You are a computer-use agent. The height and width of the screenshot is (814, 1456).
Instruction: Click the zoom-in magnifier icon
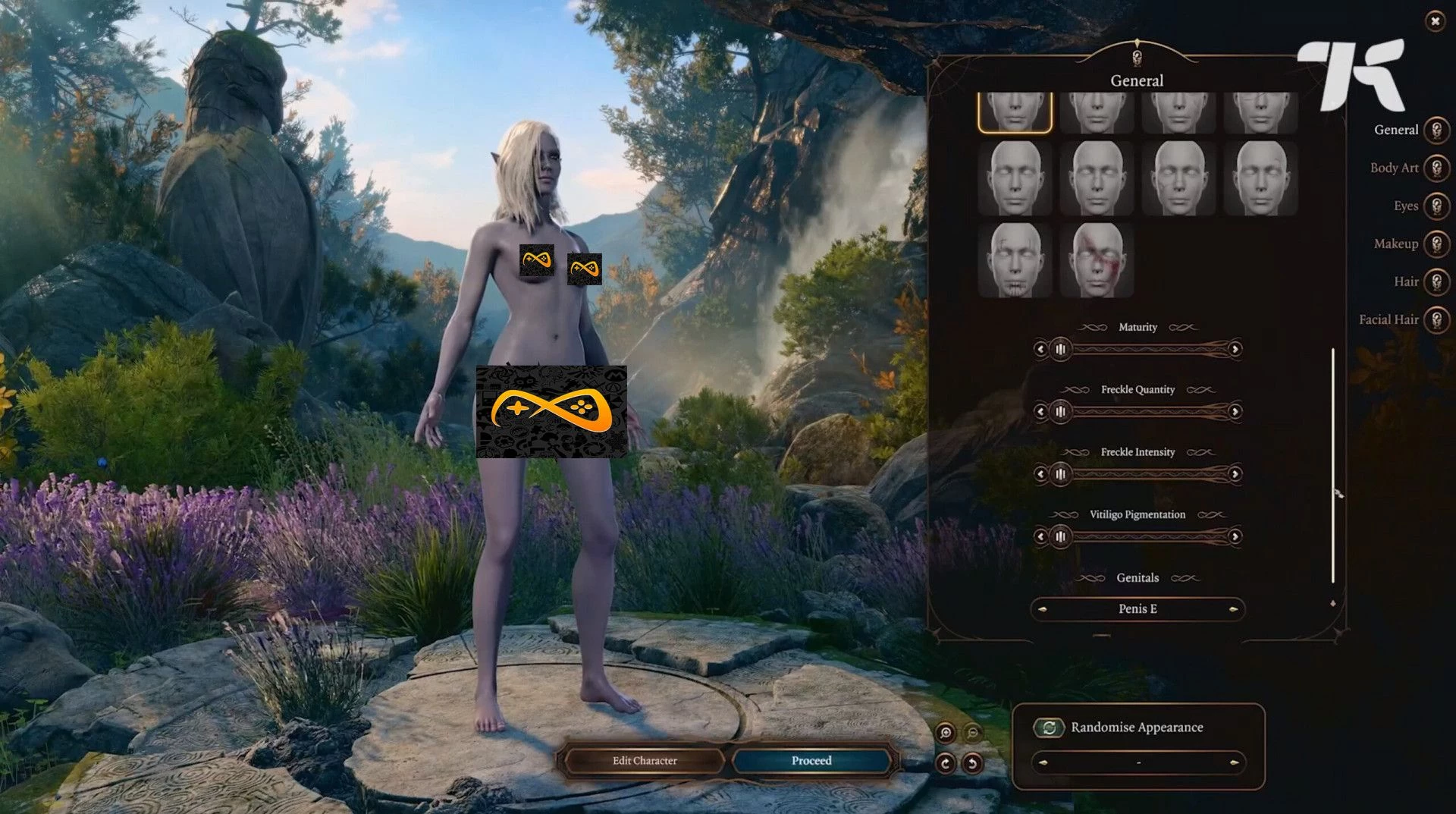(x=945, y=732)
